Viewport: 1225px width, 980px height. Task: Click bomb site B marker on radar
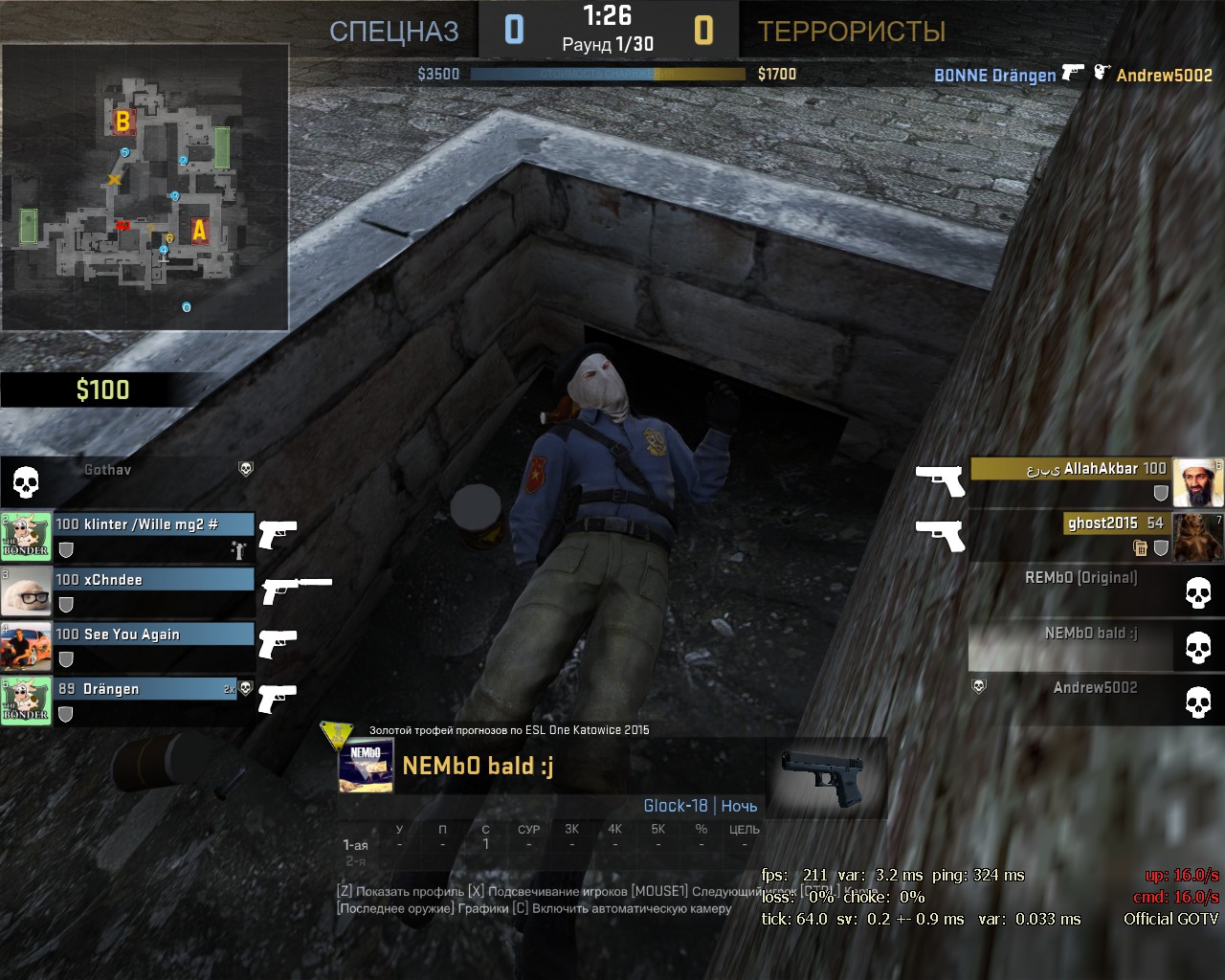122,122
